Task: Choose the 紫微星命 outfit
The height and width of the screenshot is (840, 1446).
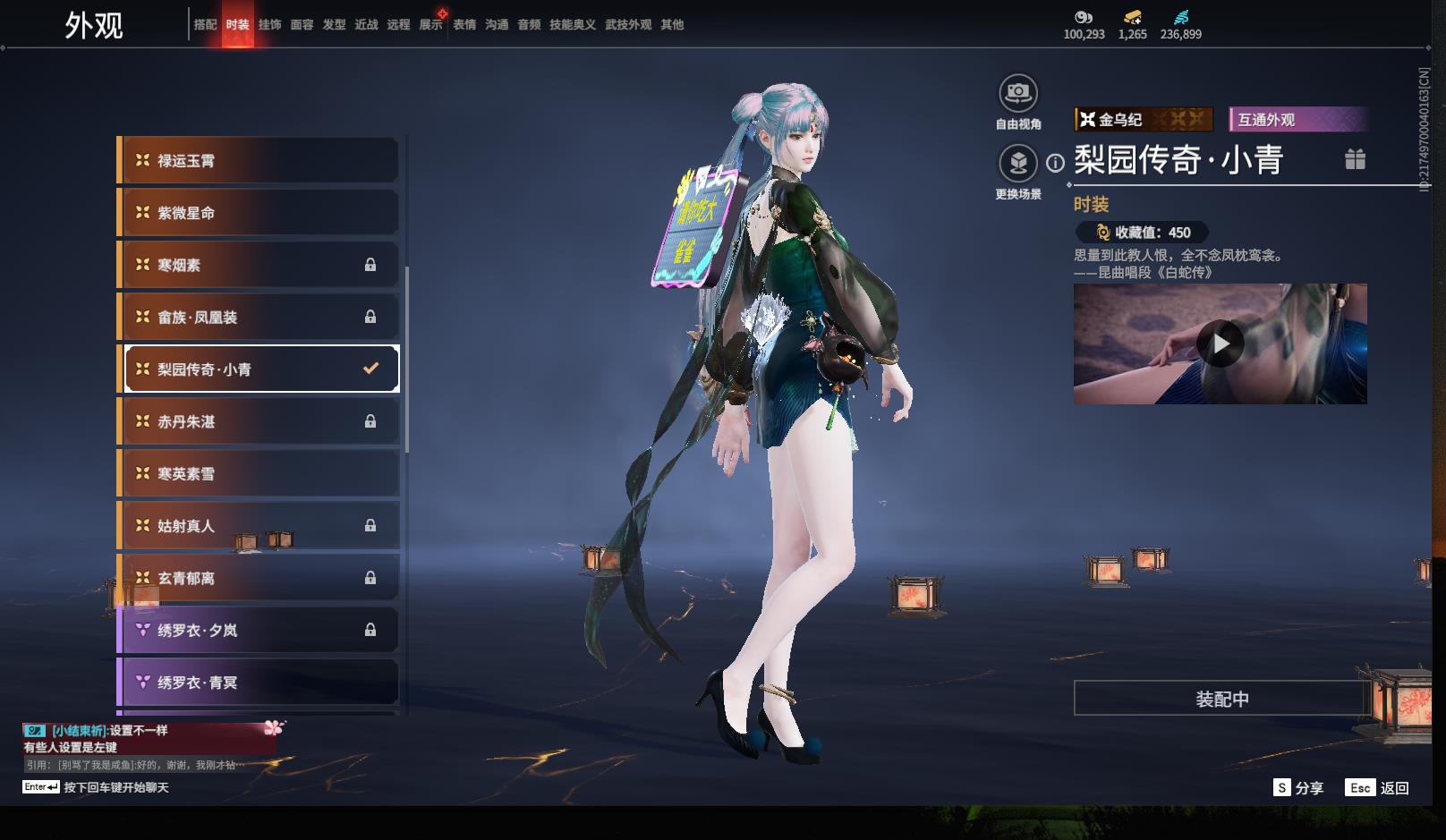Action: pos(259,213)
